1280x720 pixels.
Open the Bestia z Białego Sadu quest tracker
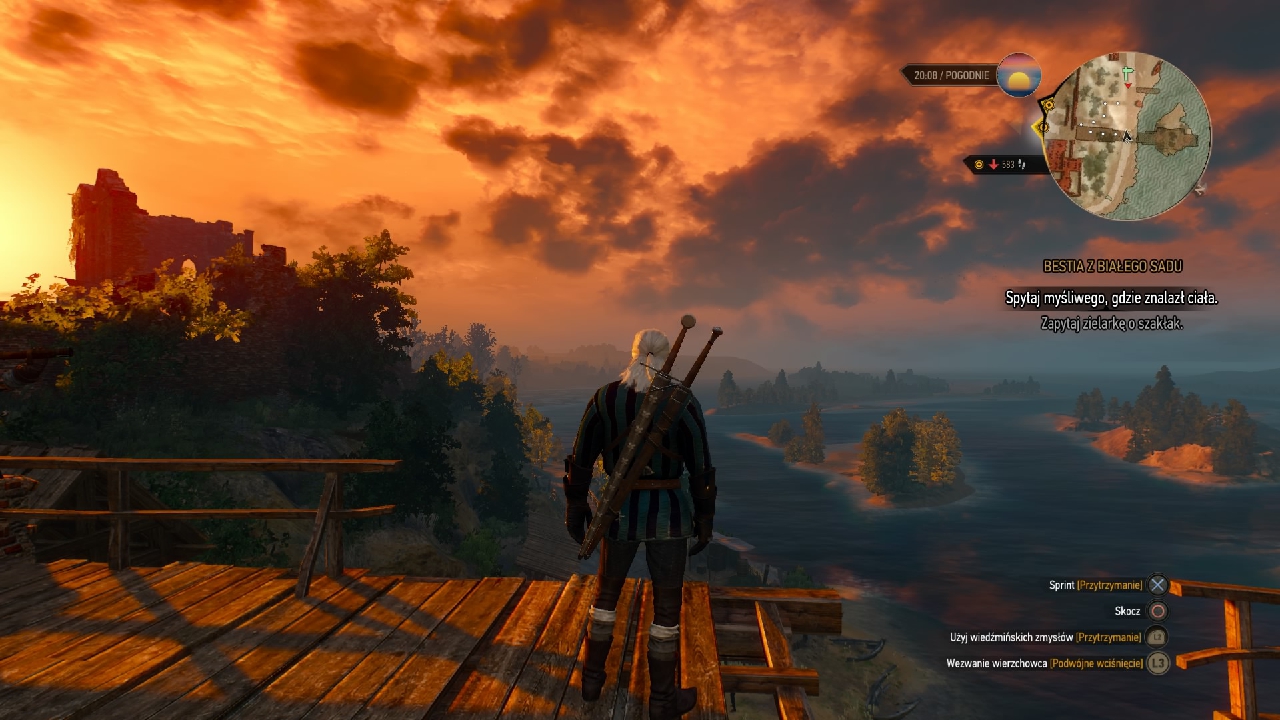point(1112,267)
